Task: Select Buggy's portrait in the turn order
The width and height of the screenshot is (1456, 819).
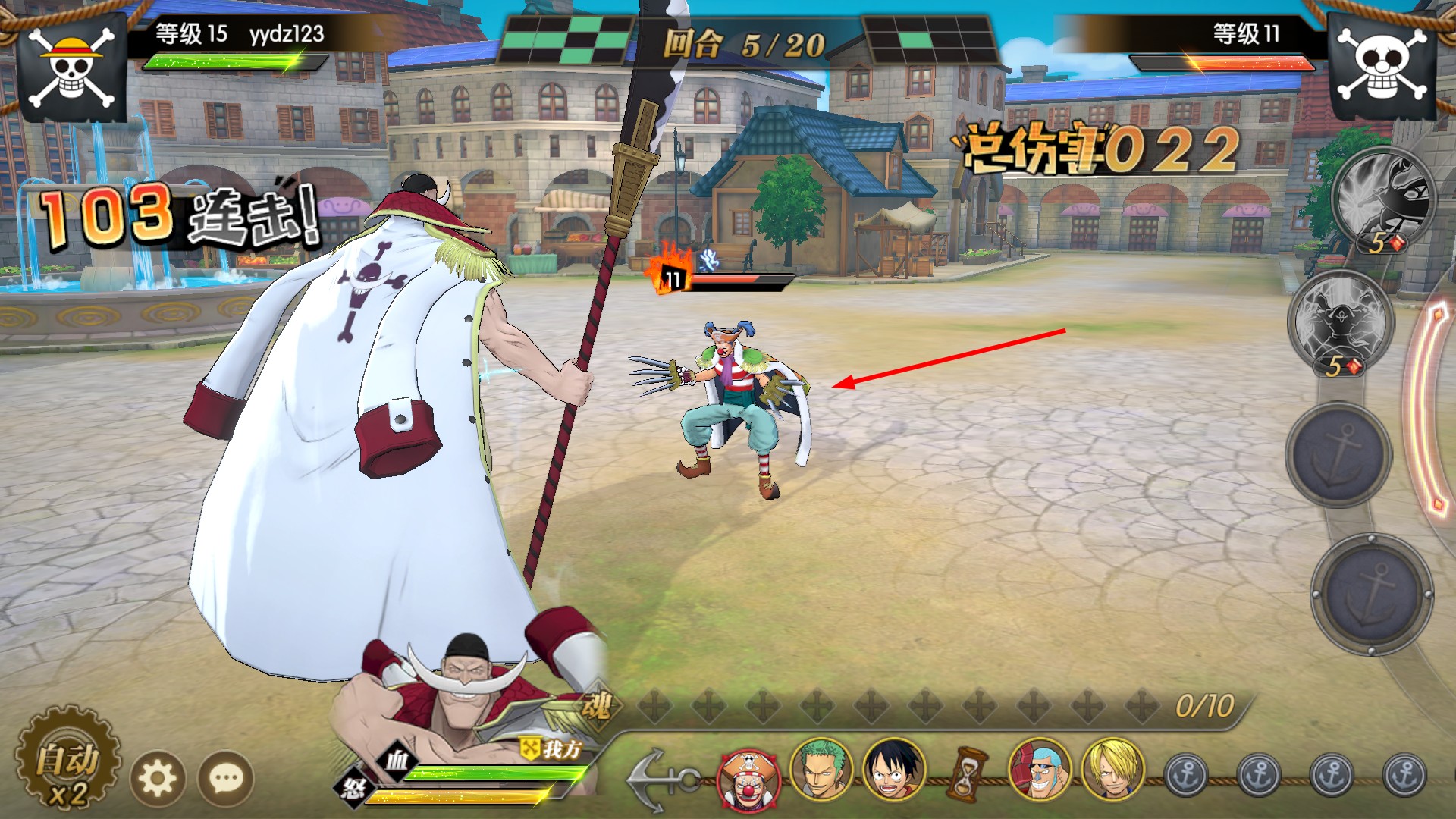Action: tap(749, 780)
